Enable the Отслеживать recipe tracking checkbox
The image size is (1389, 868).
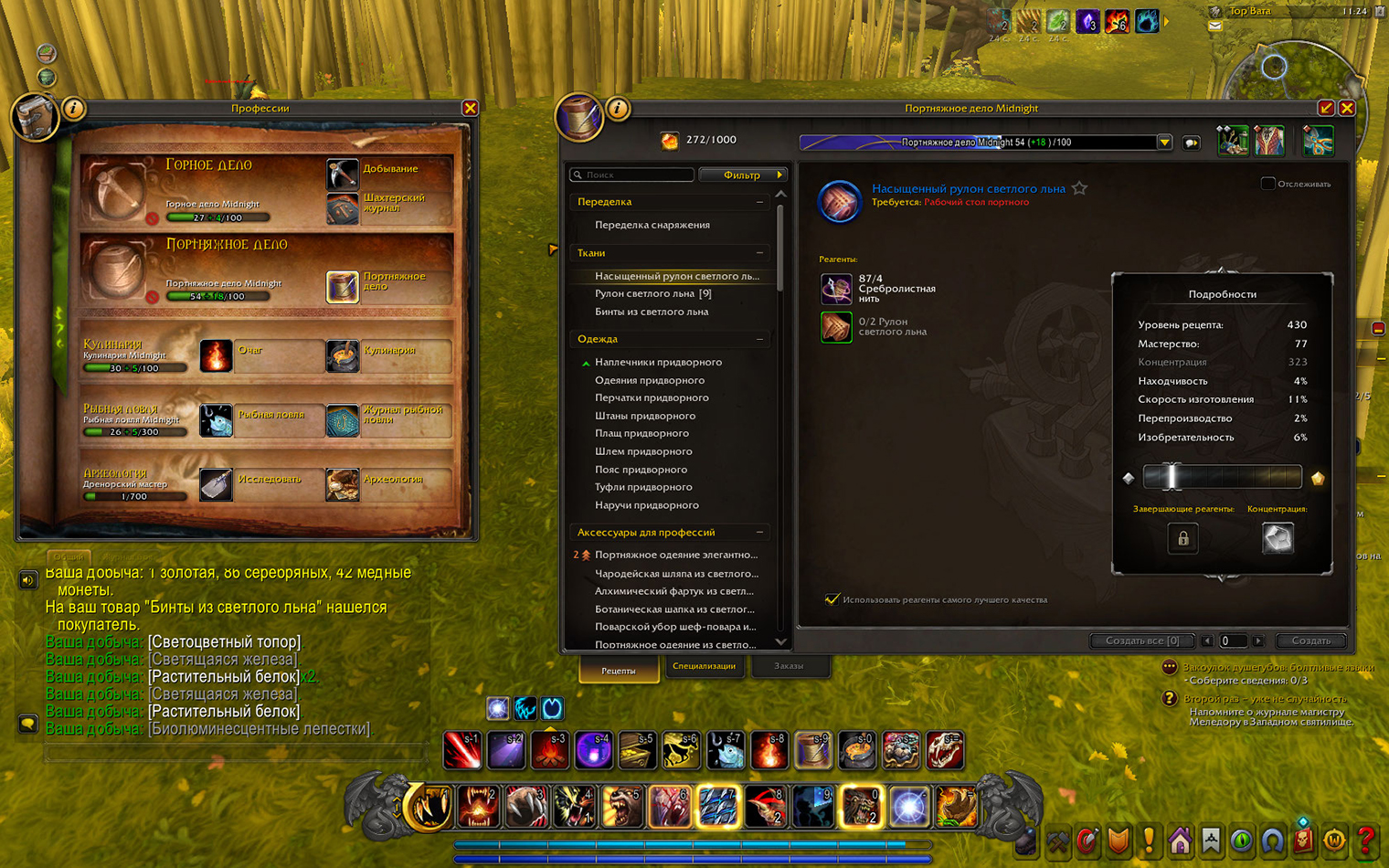1267,184
